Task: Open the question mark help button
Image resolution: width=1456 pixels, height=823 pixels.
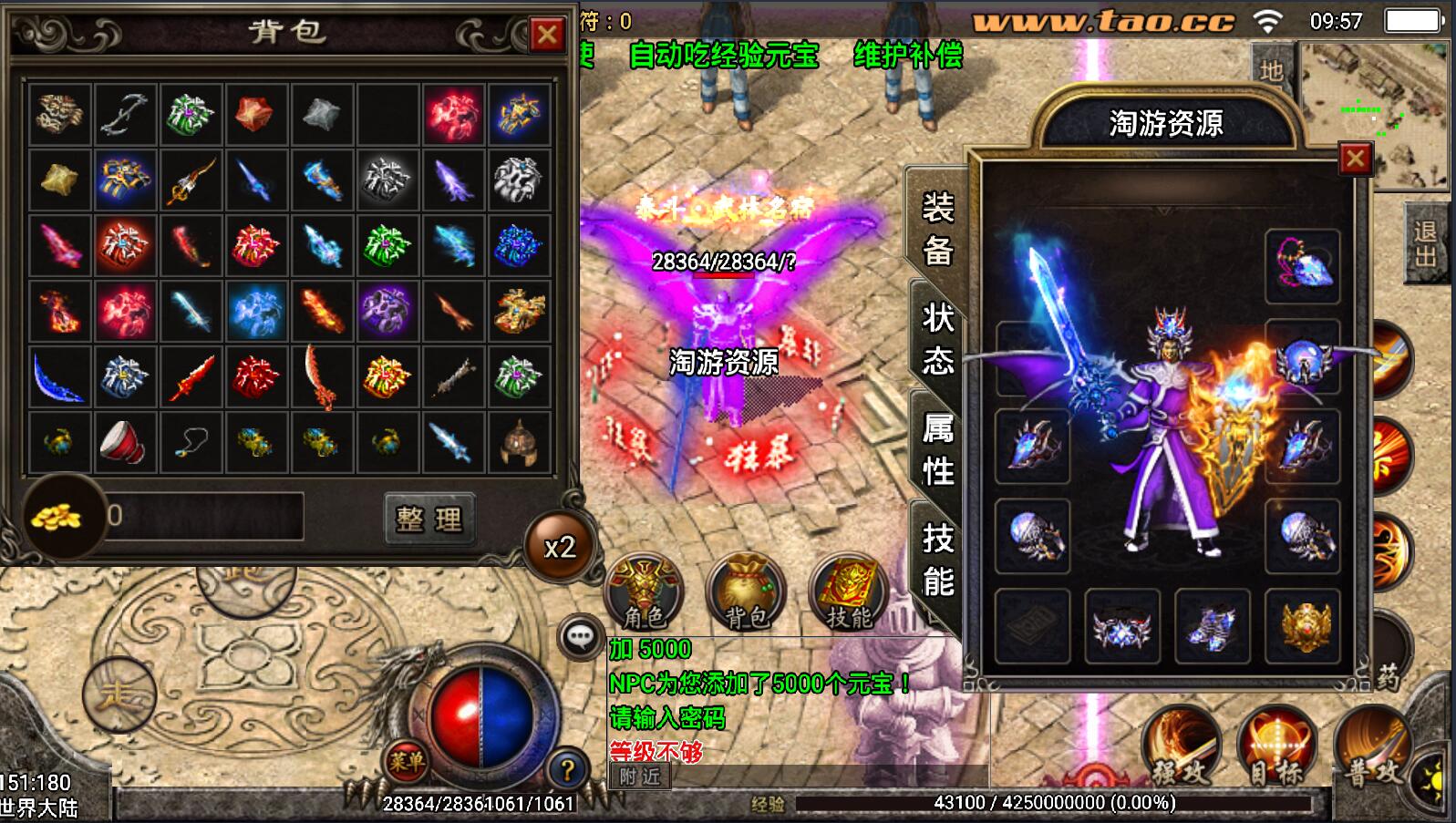Action: pos(566,770)
